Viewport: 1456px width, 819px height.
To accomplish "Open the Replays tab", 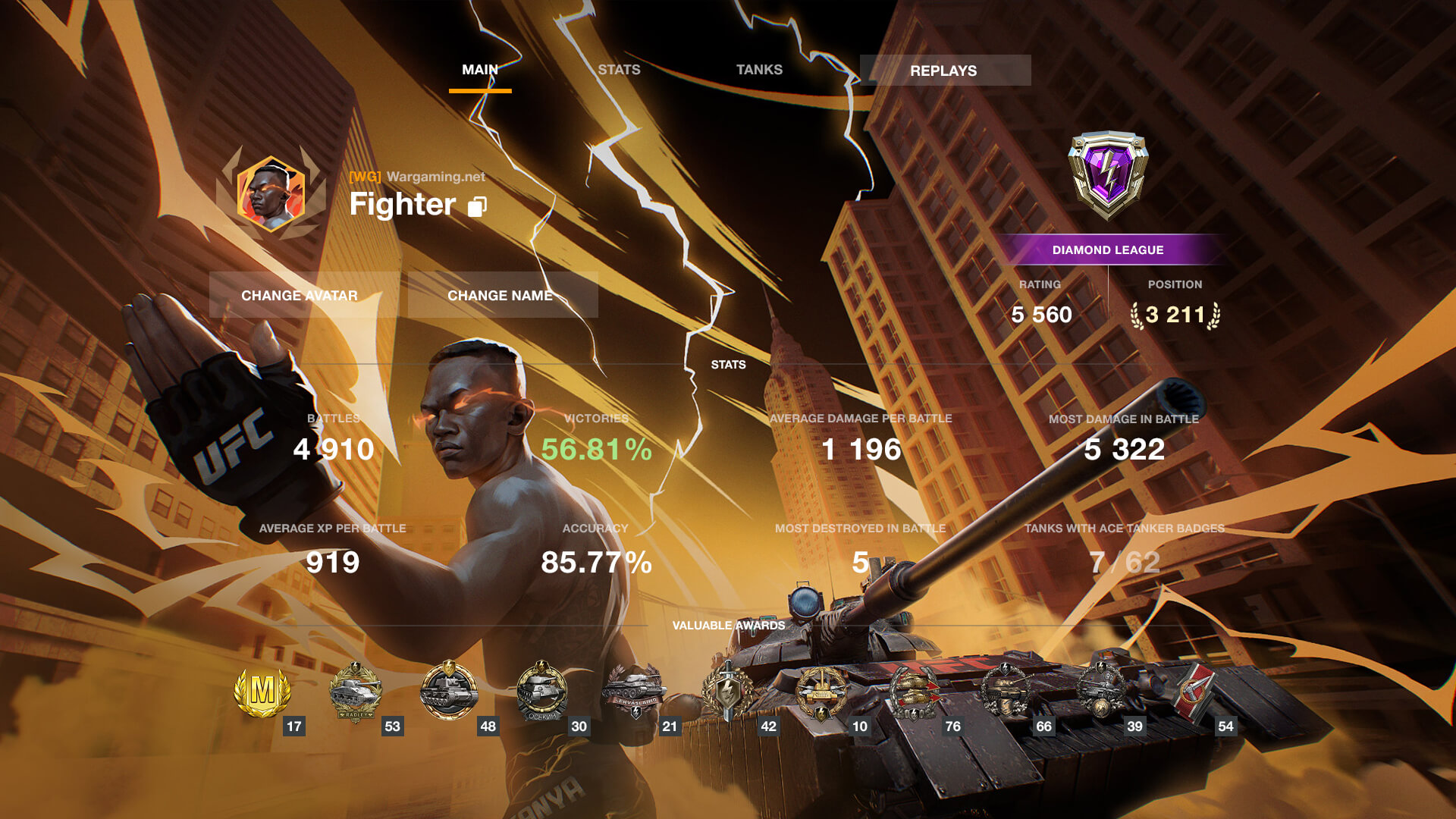I will pyautogui.click(x=944, y=71).
